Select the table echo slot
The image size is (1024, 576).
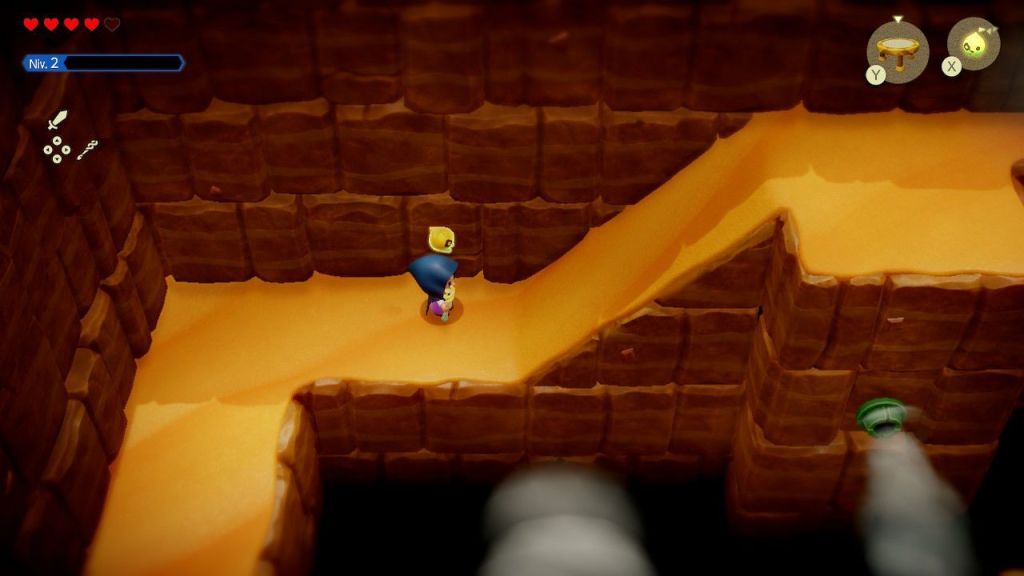coord(897,50)
